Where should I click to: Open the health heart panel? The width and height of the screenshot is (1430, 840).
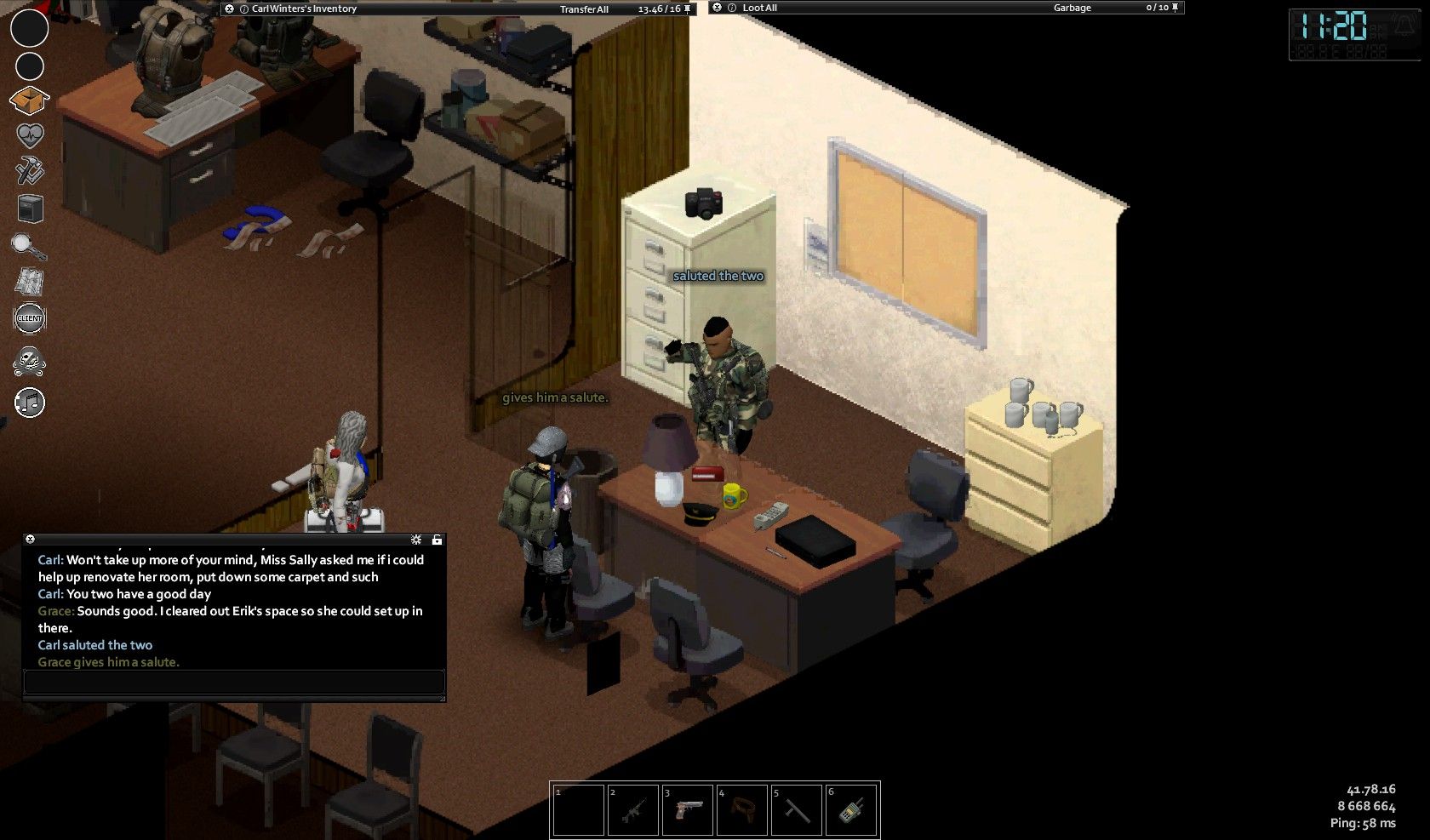(30, 135)
